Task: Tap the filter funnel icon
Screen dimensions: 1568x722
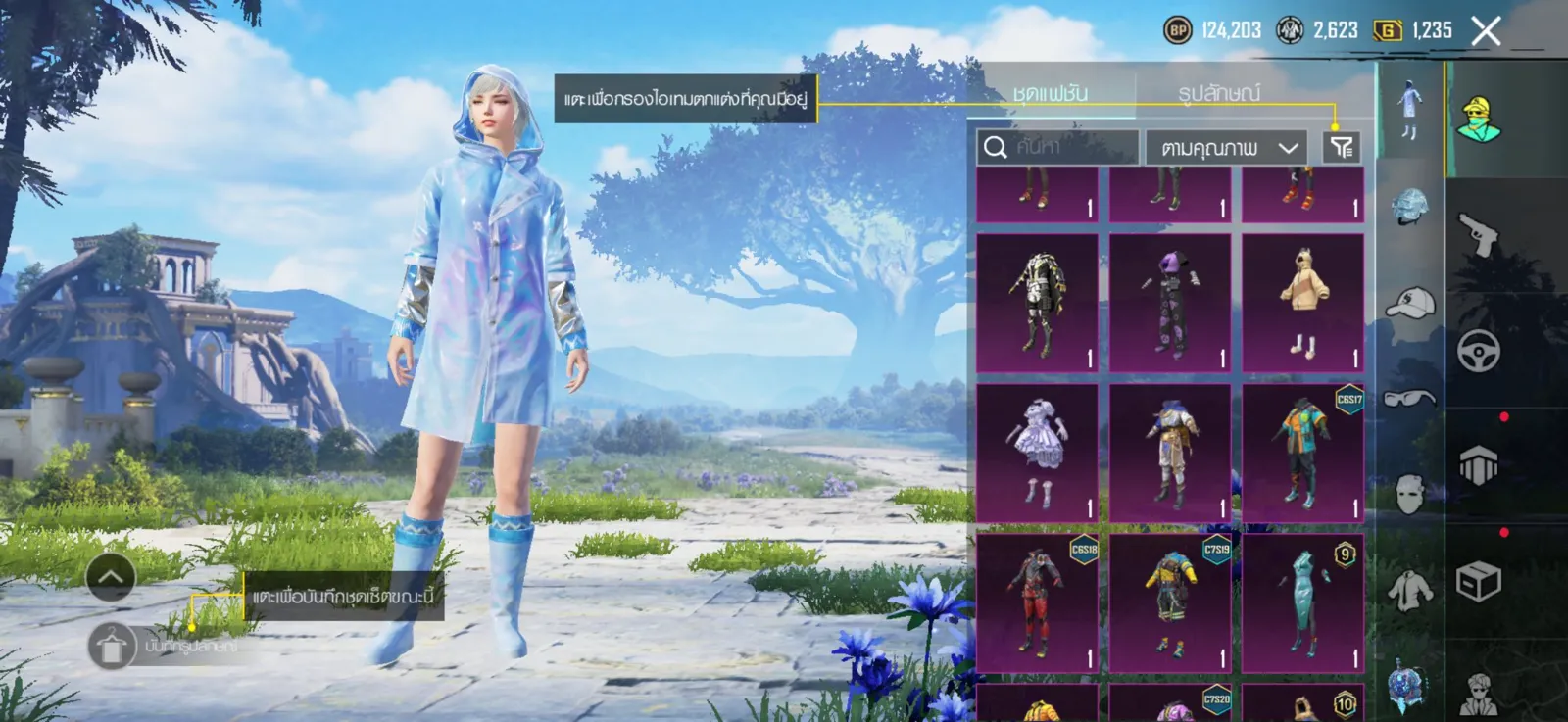Action: [x=1341, y=147]
